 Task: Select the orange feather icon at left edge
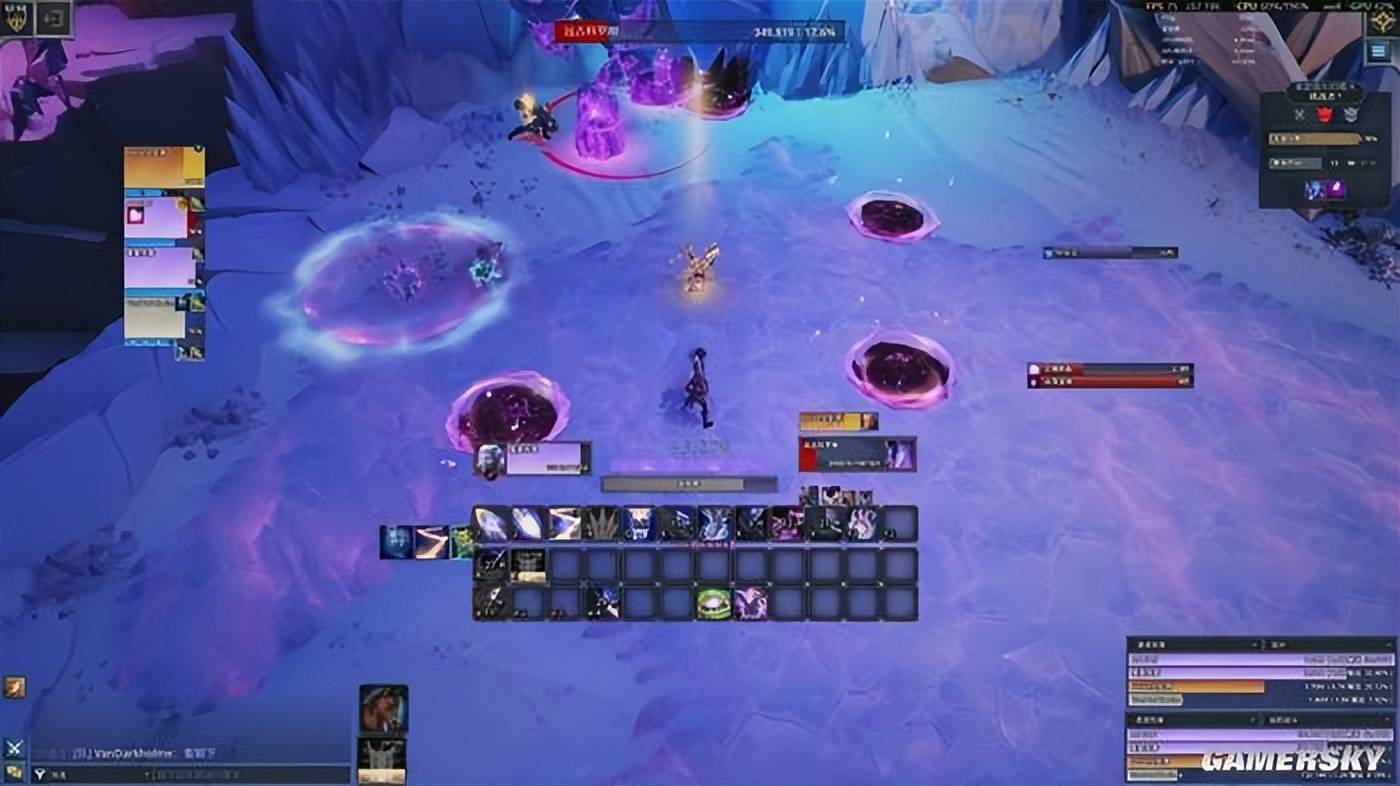click(x=14, y=687)
